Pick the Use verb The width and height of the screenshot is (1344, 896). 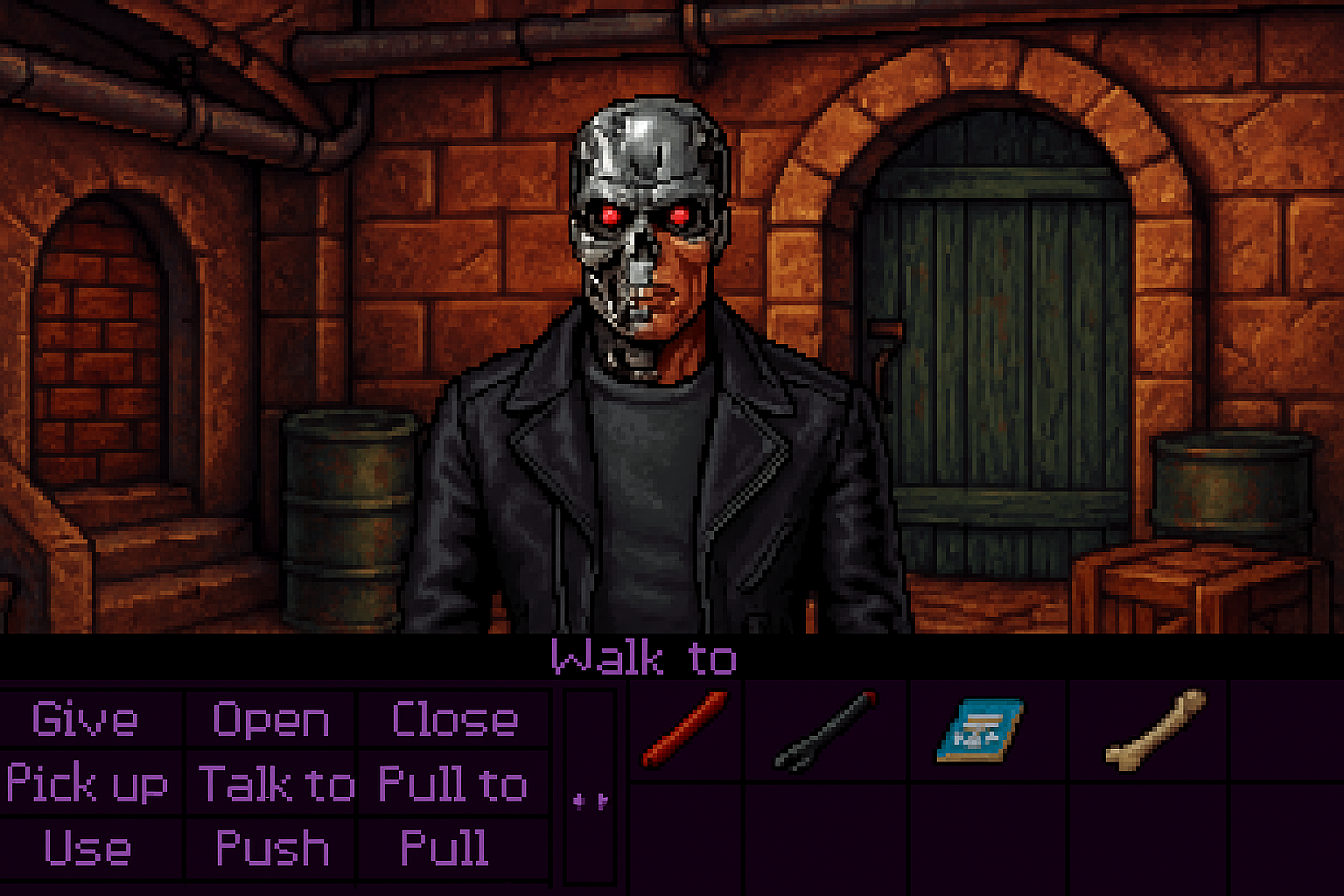click(87, 847)
